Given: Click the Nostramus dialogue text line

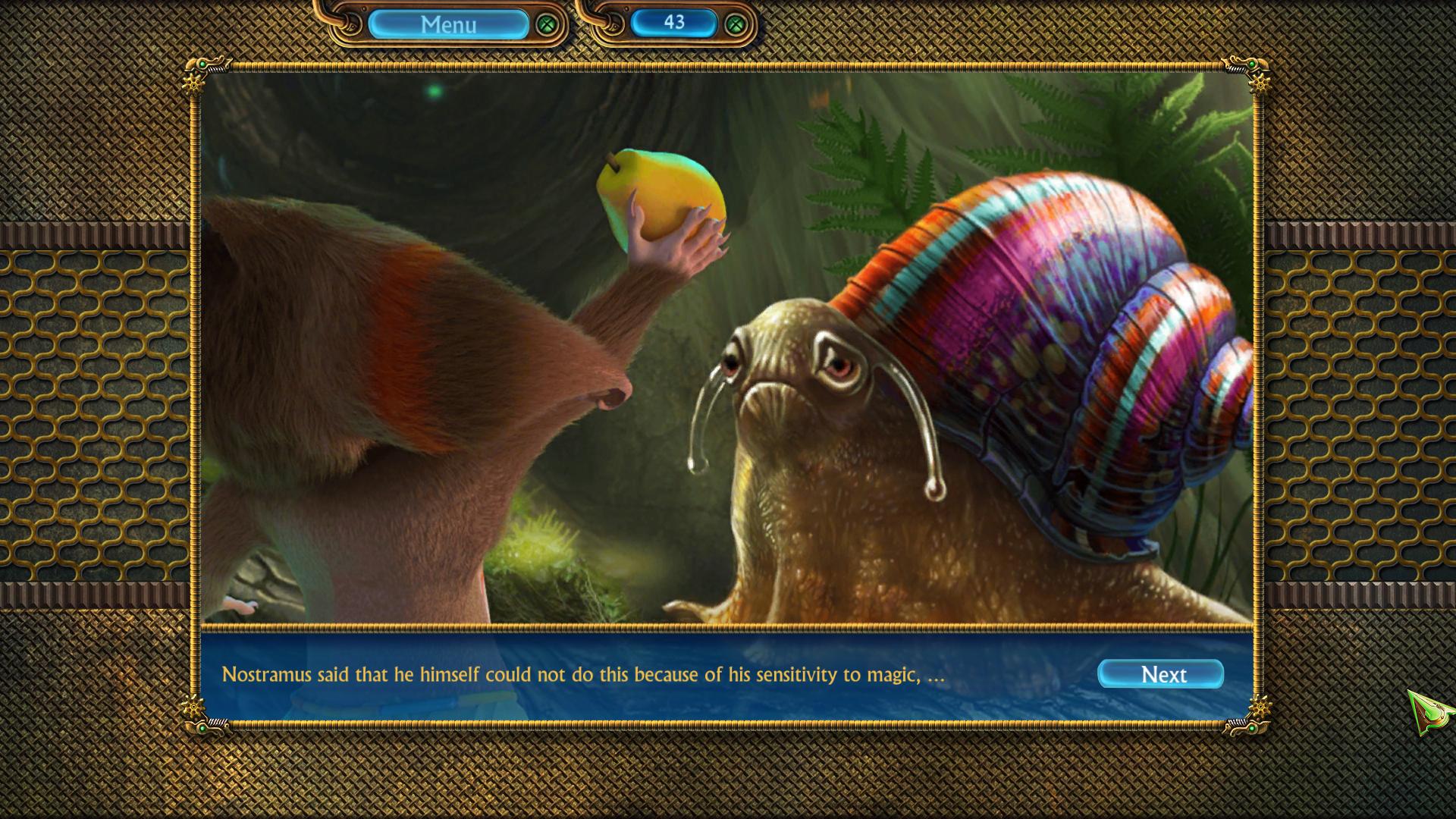Looking at the screenshot, I should (584, 673).
